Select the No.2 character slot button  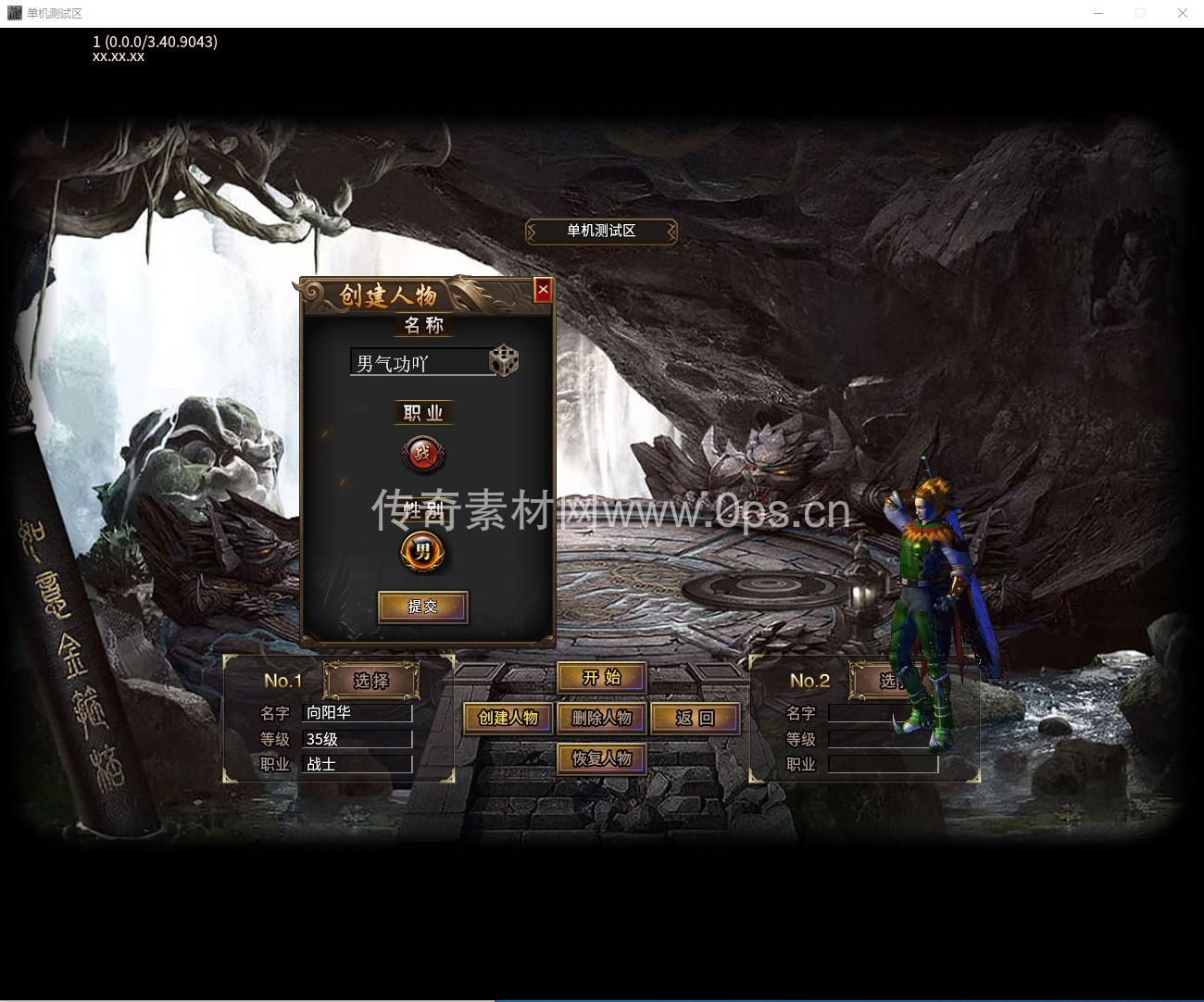point(882,681)
